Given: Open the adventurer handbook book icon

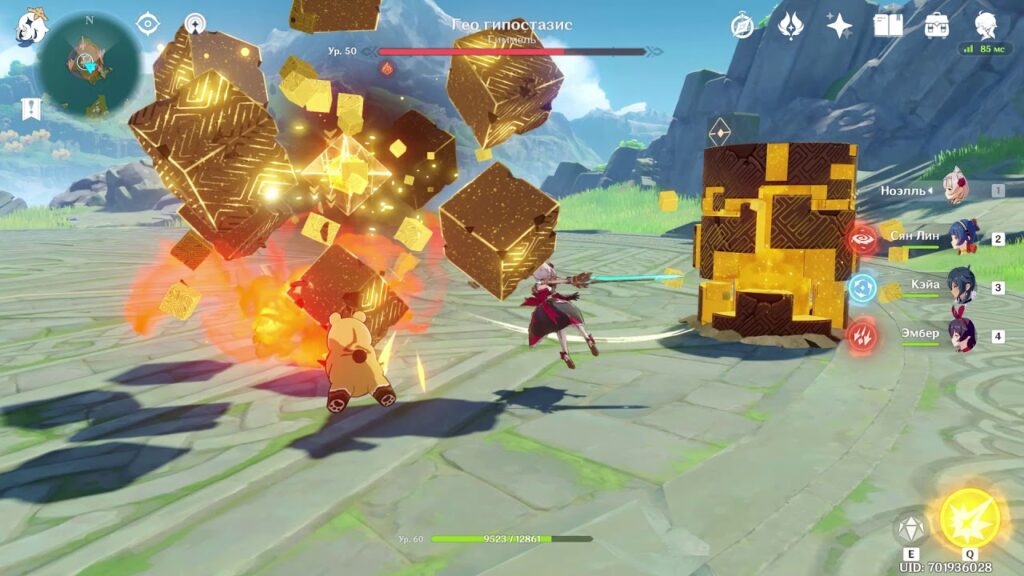Looking at the screenshot, I should click(888, 25).
